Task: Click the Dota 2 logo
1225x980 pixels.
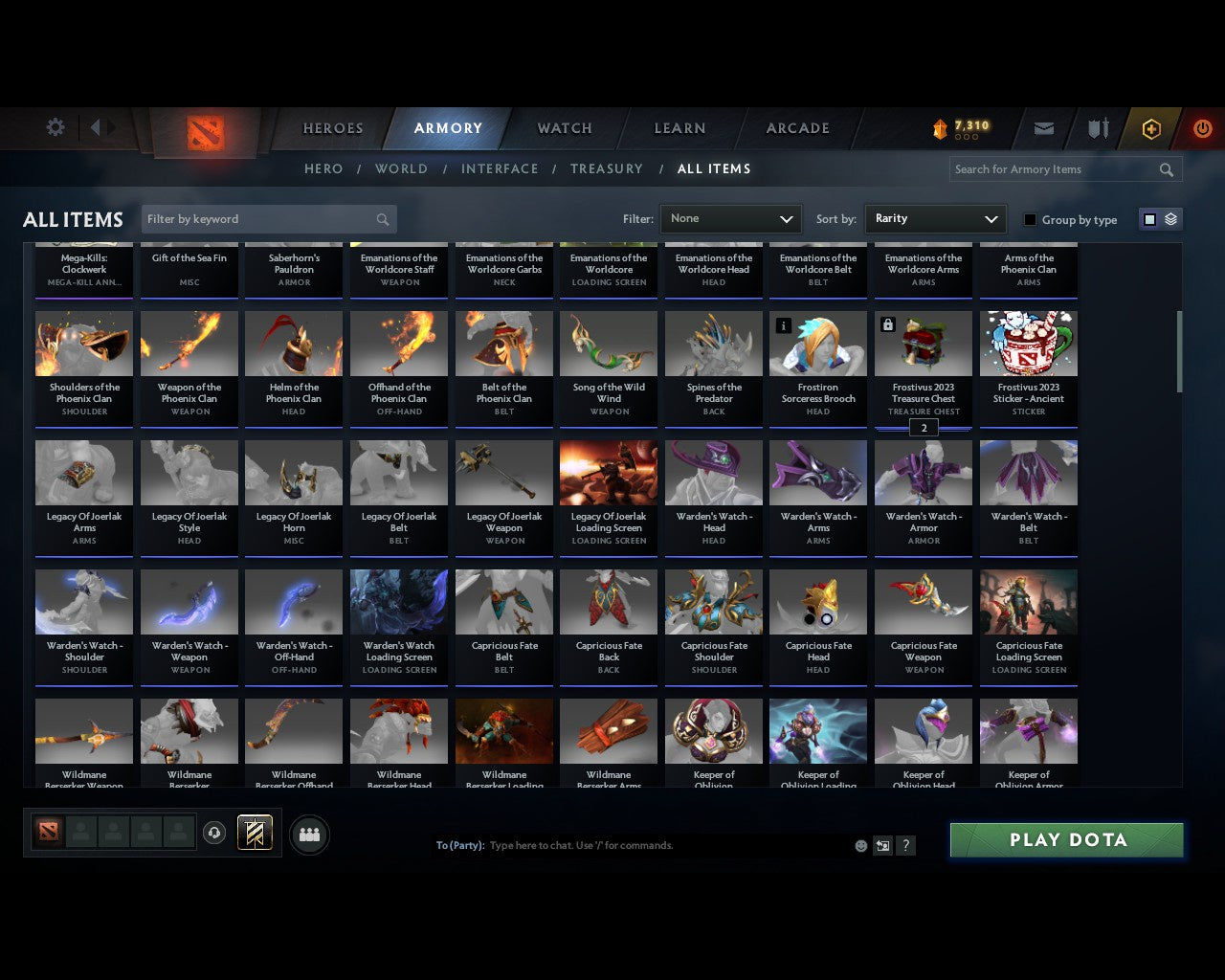Action: coord(203,134)
